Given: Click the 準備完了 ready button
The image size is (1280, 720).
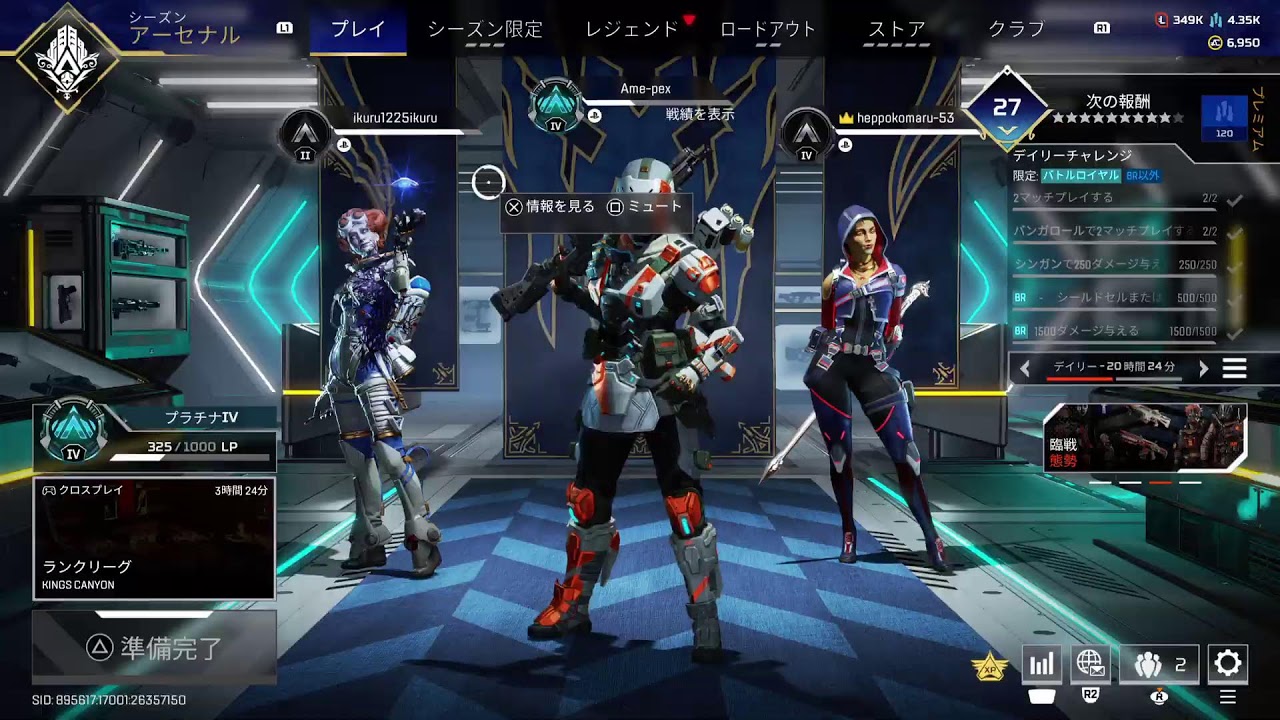Looking at the screenshot, I should pyautogui.click(x=154, y=648).
